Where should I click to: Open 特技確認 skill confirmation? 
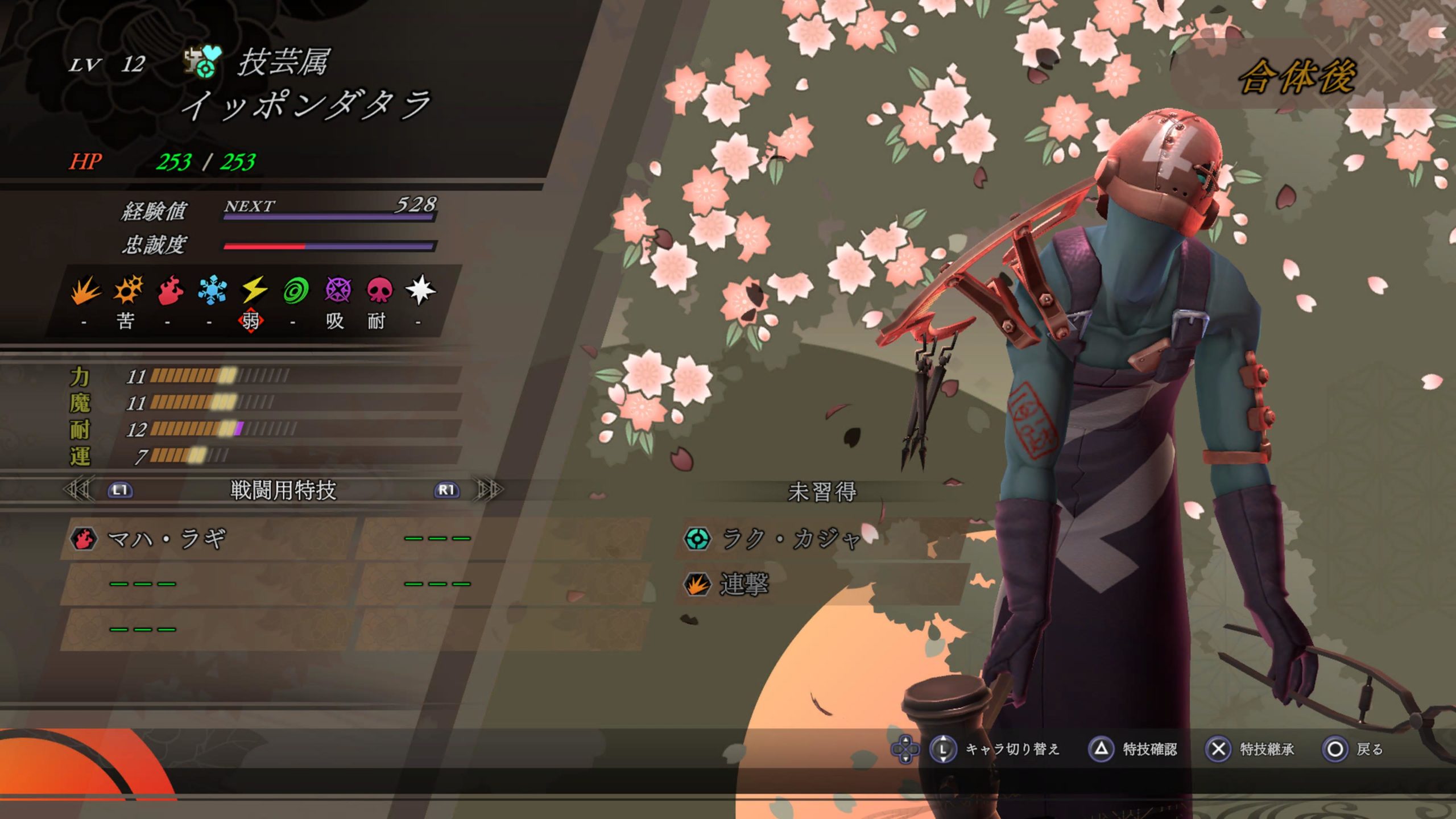pyautogui.click(x=1134, y=749)
